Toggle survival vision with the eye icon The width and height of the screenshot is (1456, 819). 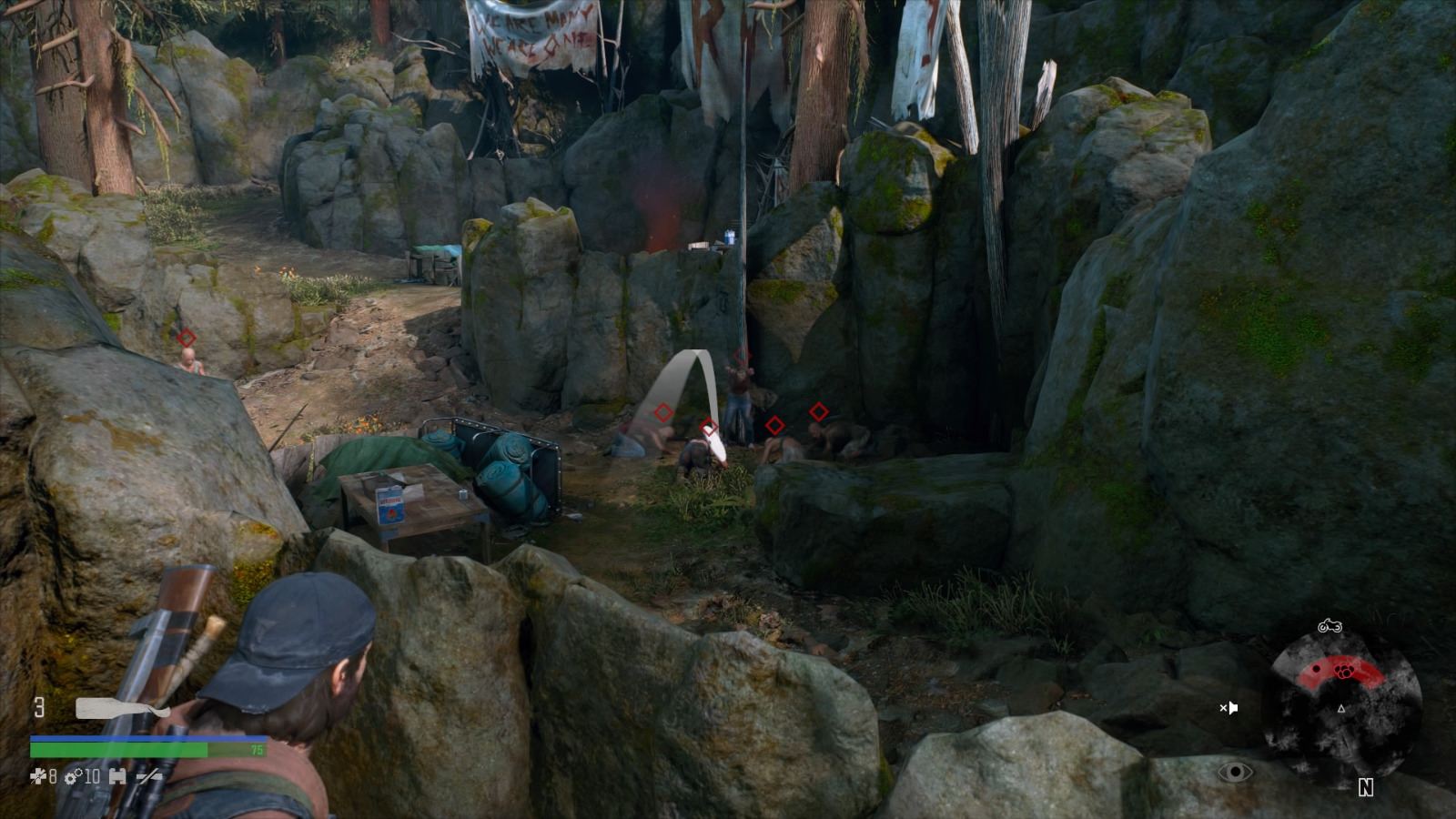(x=1235, y=772)
